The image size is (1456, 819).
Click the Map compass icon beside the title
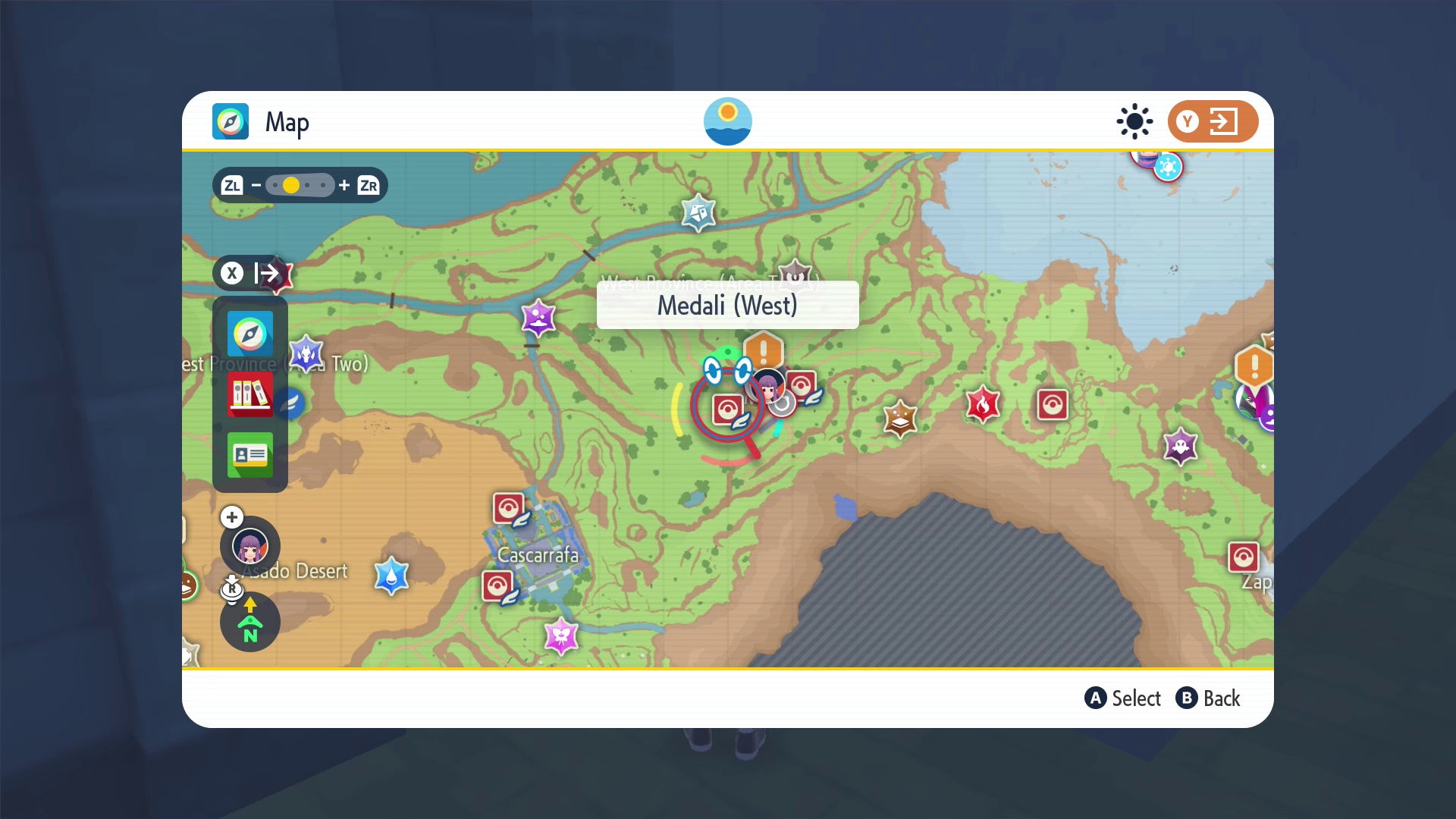tap(230, 121)
